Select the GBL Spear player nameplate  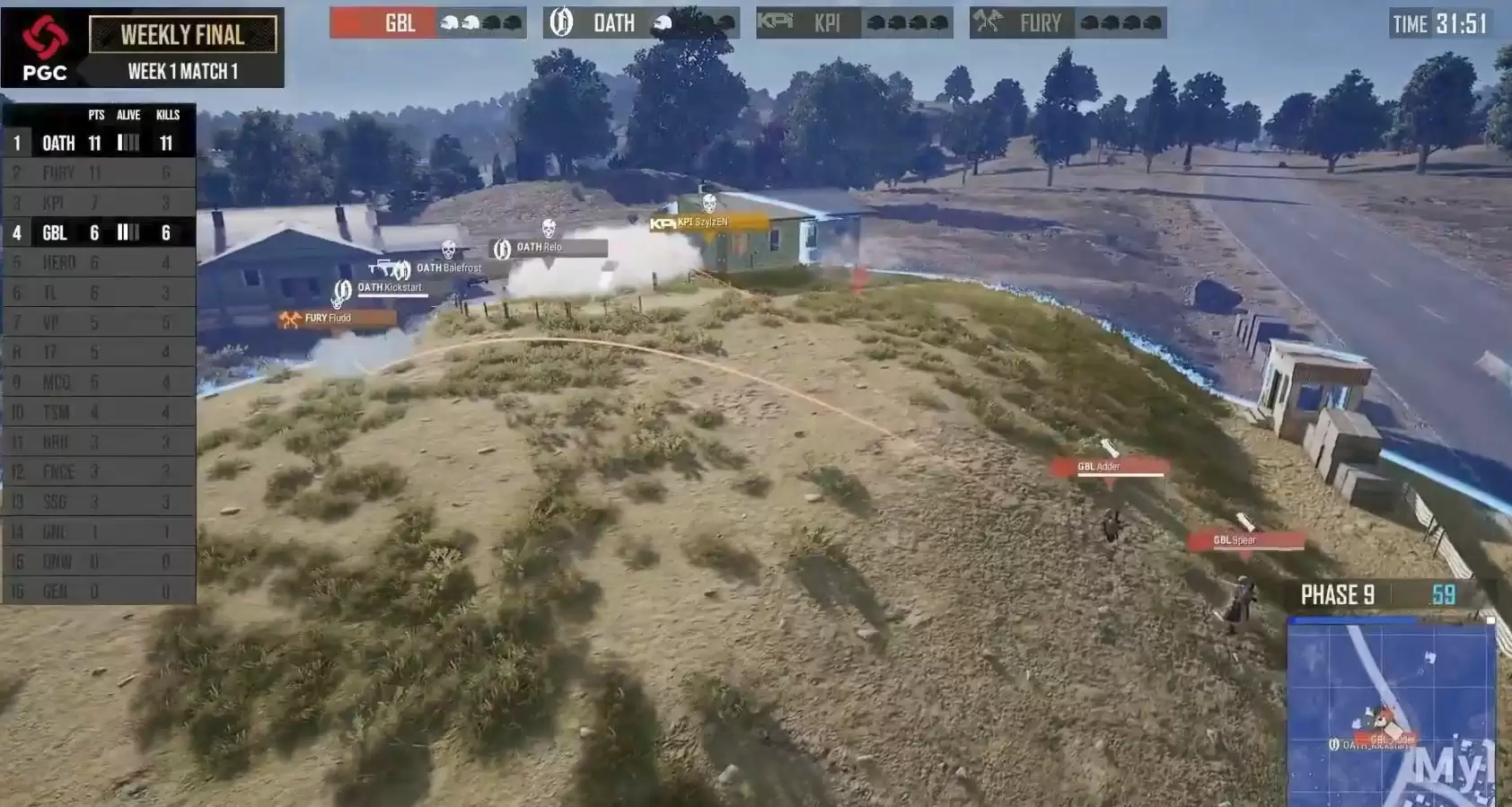coord(1246,540)
